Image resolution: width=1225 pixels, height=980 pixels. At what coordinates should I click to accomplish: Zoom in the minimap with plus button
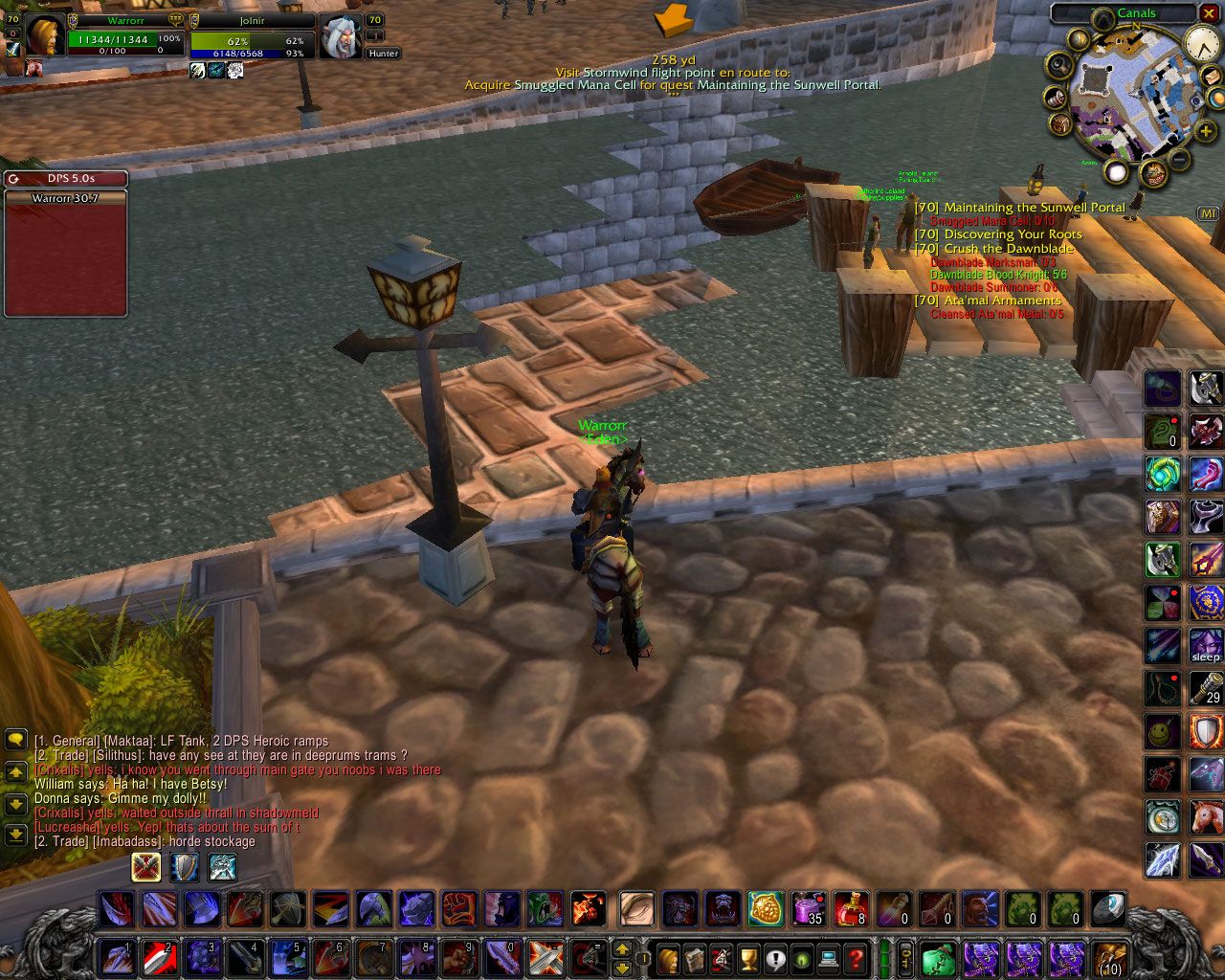[x=1205, y=129]
